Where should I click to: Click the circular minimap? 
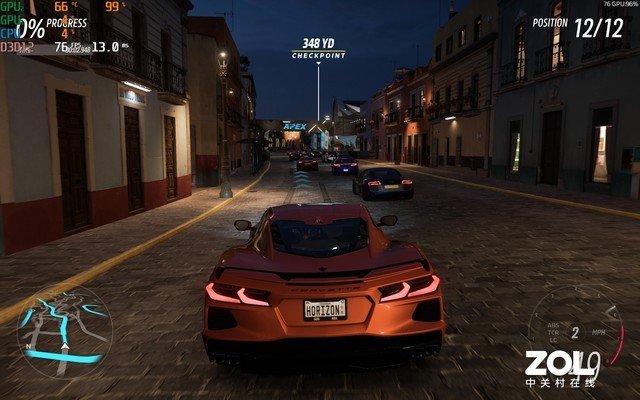(64, 331)
